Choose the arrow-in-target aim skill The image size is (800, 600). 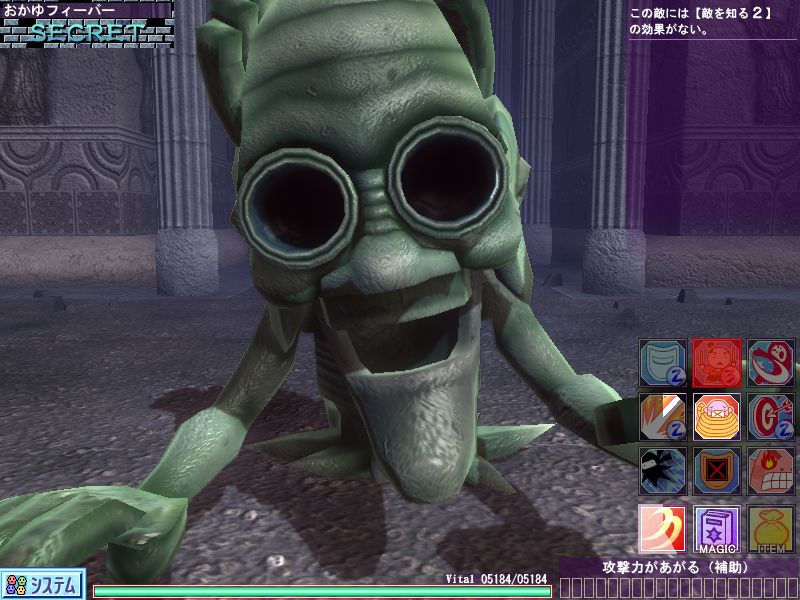click(771, 416)
